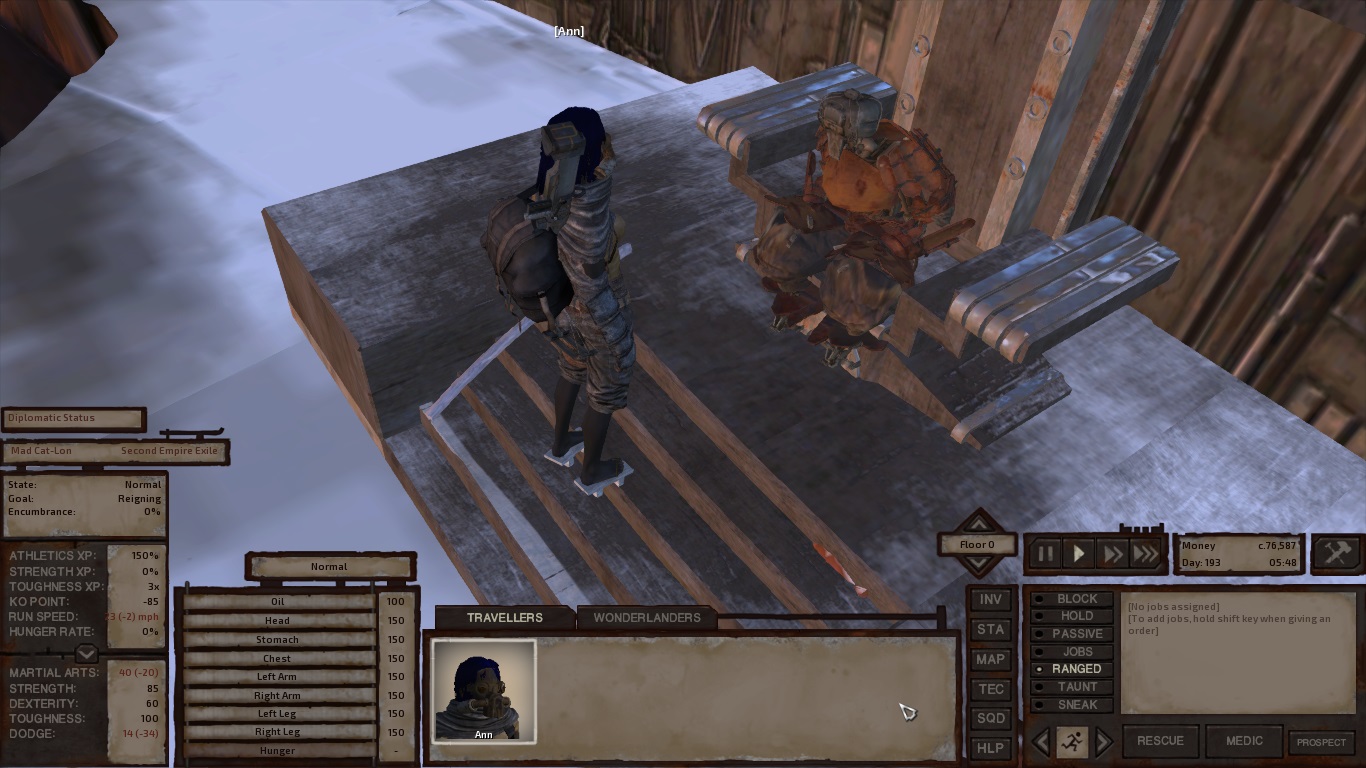Click the up arrow above Floor 0

(x=977, y=524)
